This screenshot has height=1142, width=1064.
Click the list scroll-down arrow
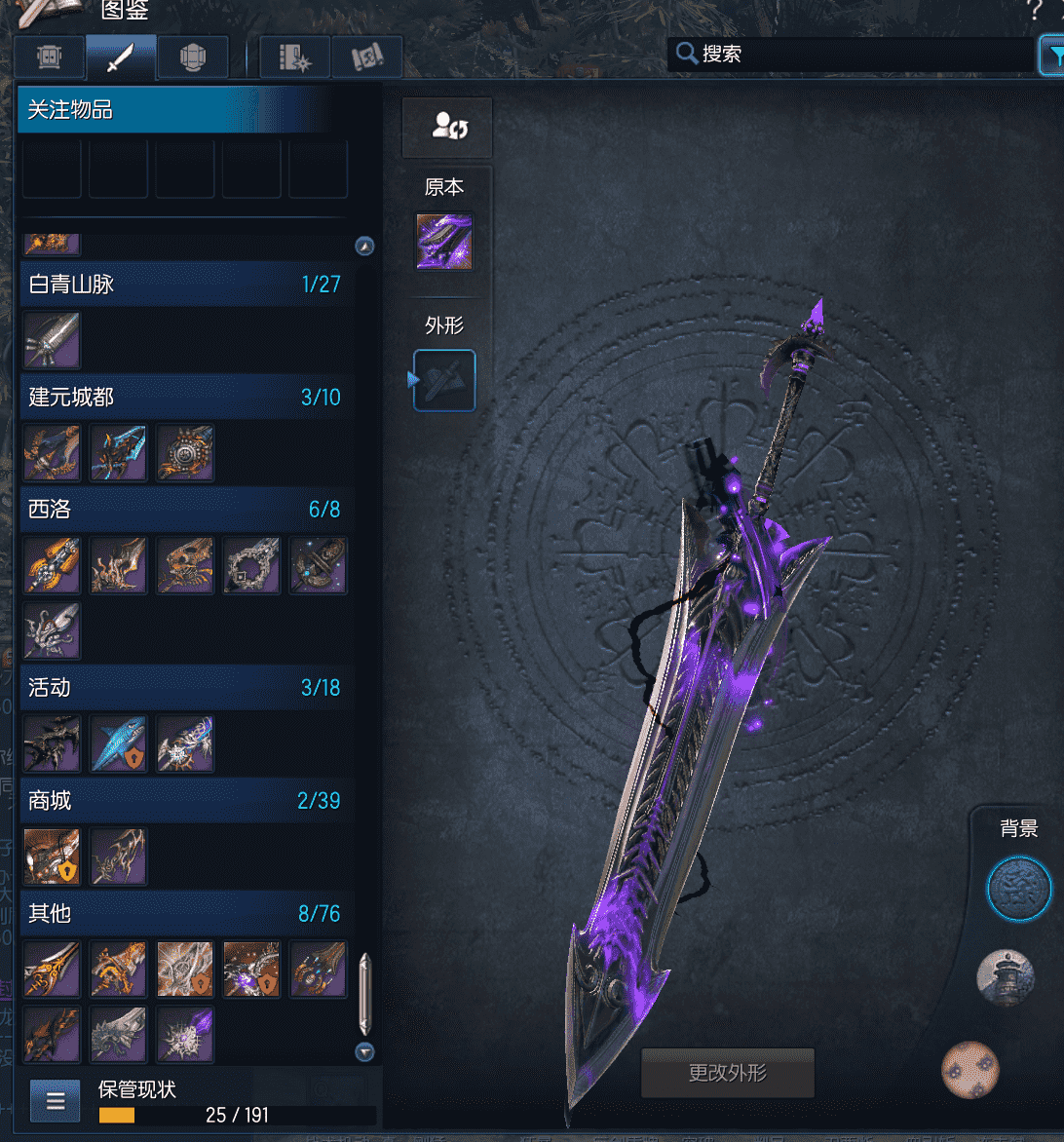(x=365, y=1051)
